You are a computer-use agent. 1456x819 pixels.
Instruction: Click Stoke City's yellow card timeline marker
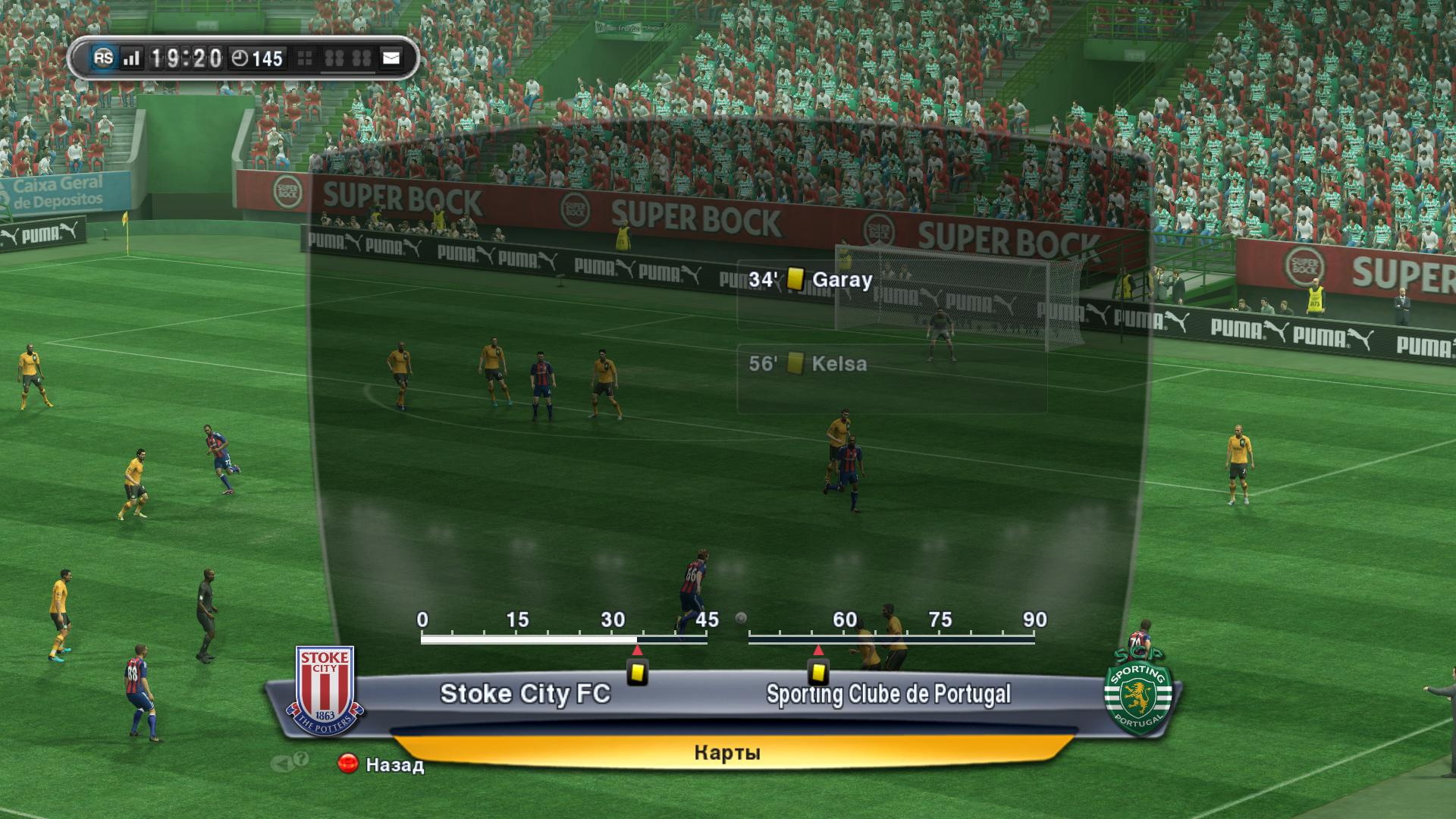pos(637,672)
